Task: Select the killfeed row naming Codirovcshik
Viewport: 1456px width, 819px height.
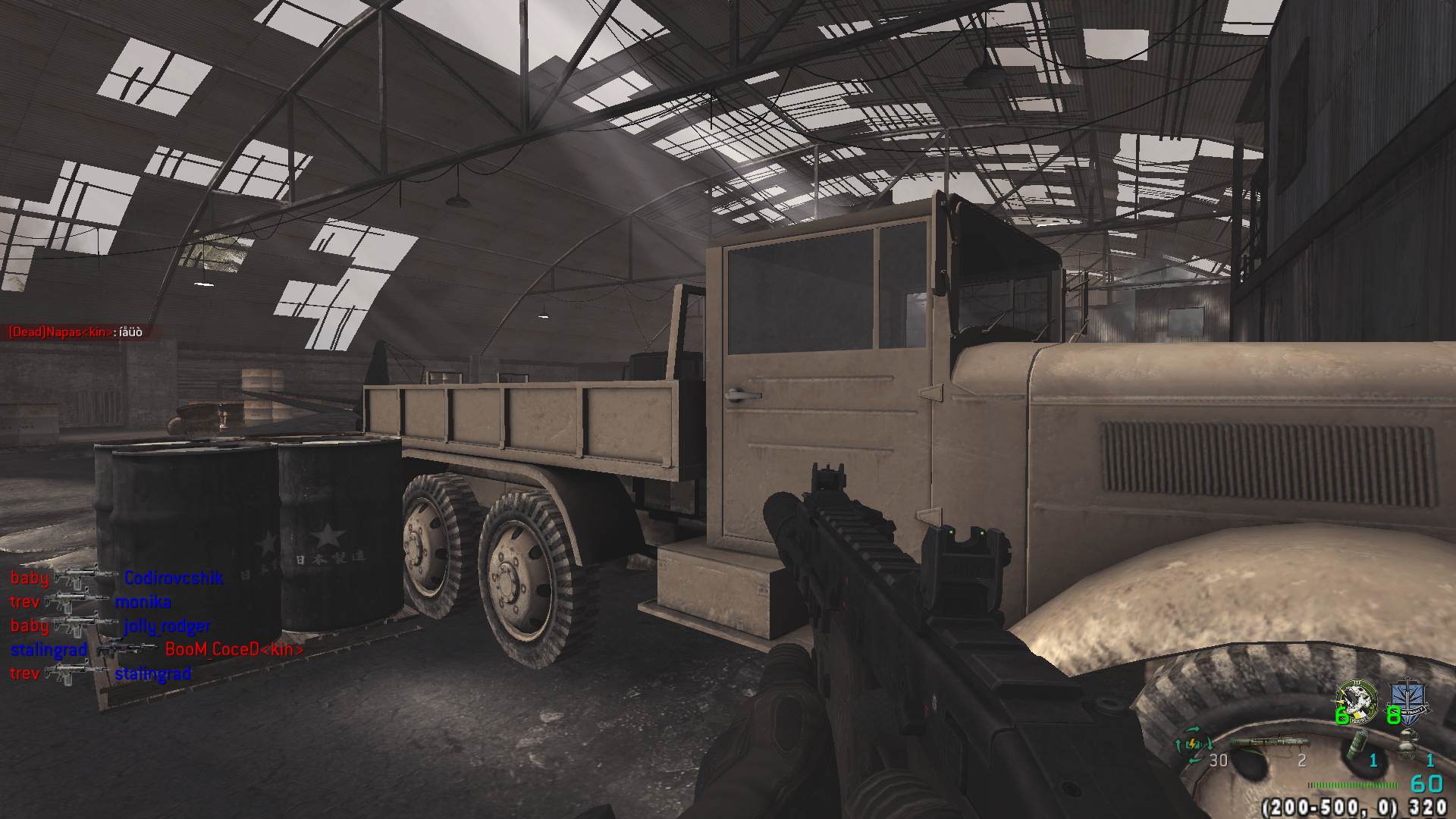Action: tap(116, 579)
